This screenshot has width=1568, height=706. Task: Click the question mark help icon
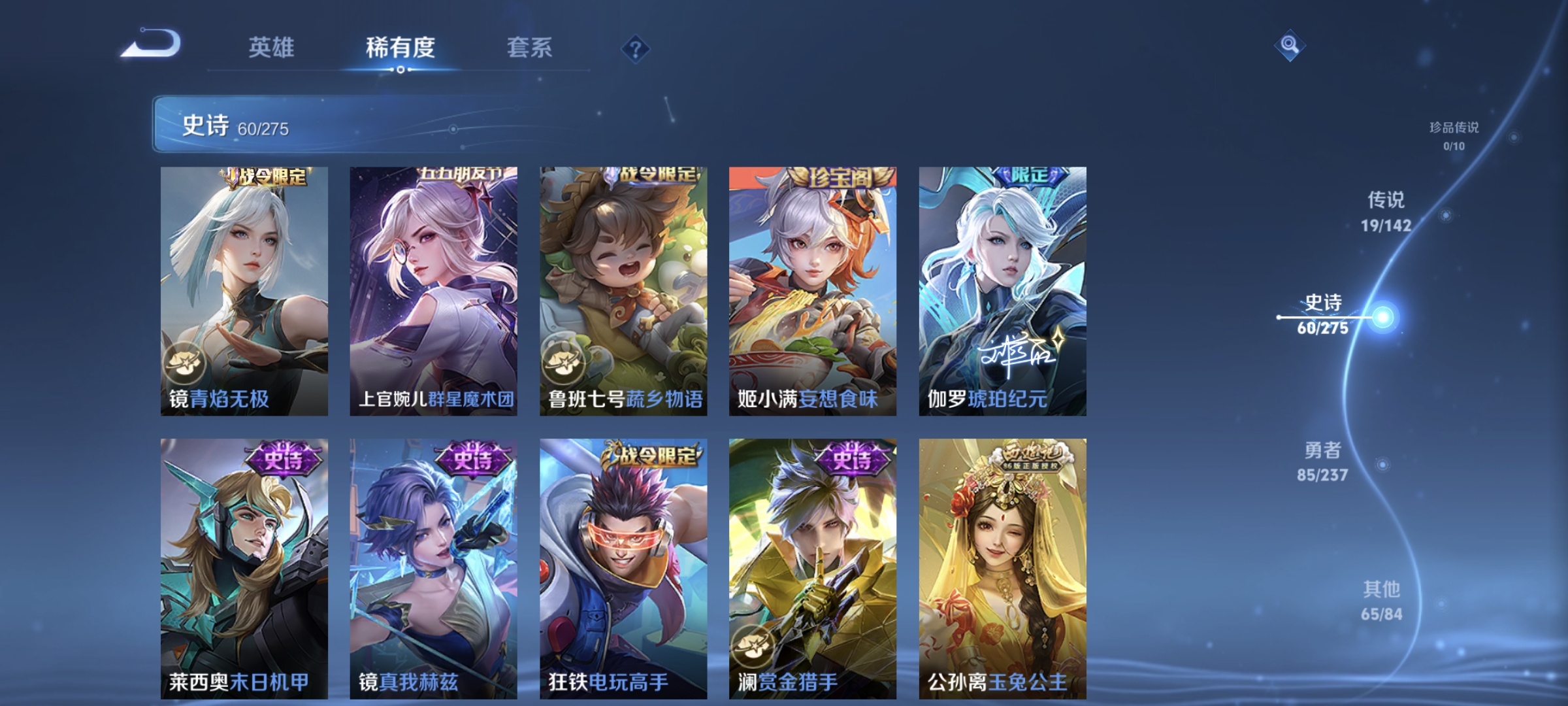point(637,49)
